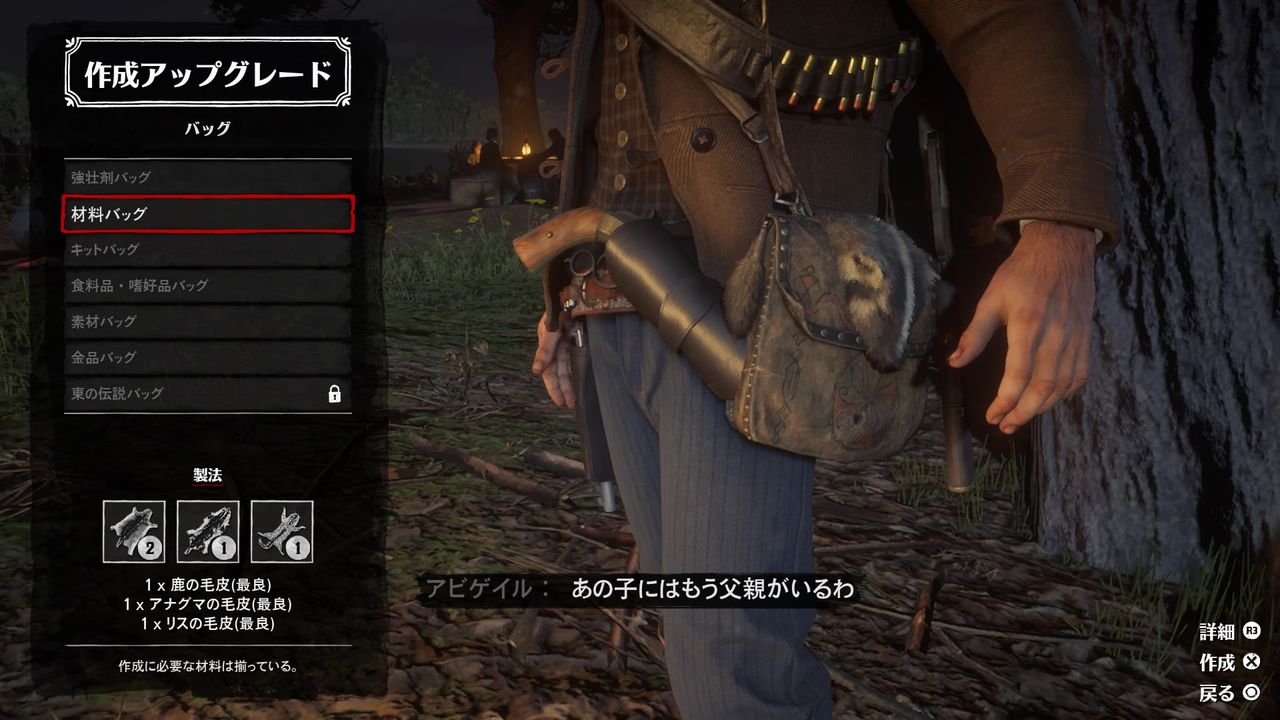Select the 材料バッグ list entry
Viewport: 1280px width, 720px height.
click(205, 213)
